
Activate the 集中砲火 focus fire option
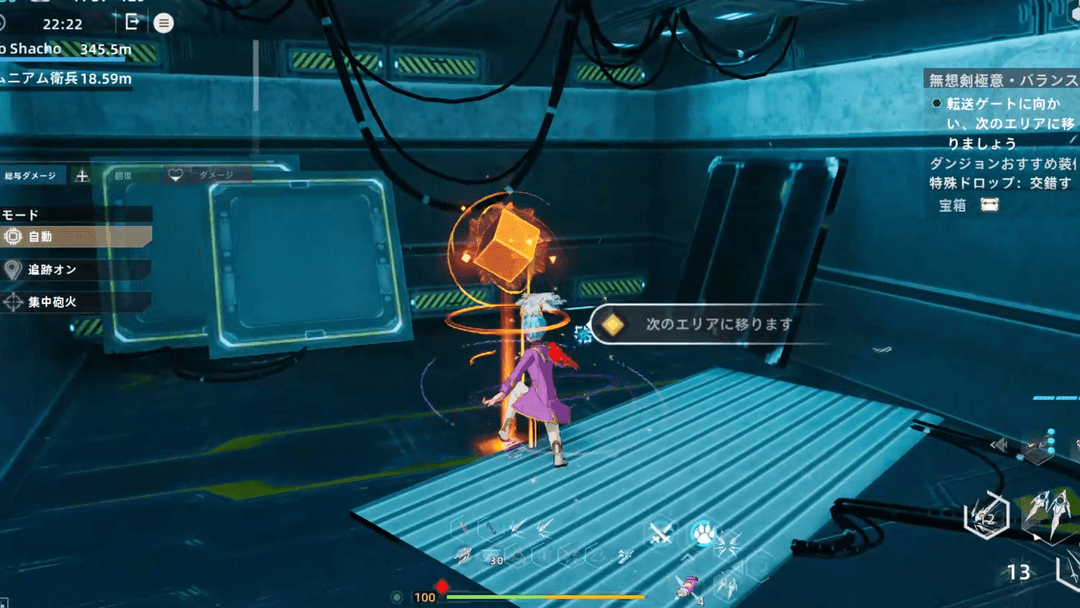click(76, 301)
